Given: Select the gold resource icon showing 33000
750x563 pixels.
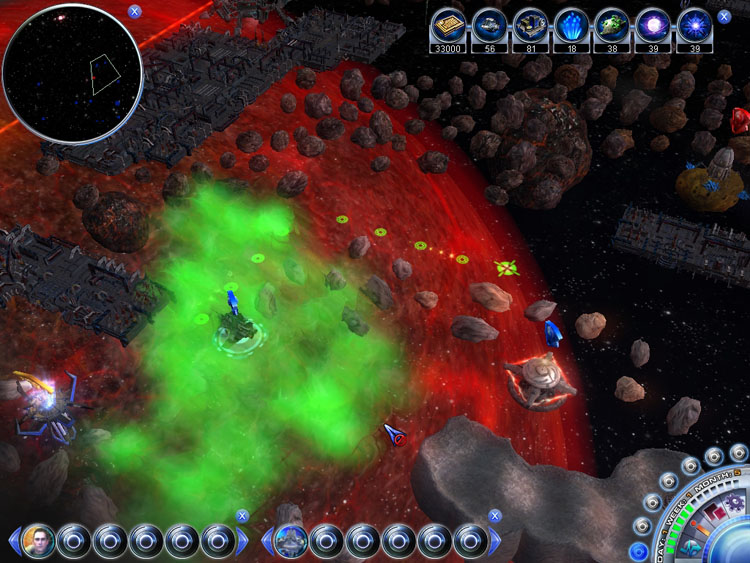Looking at the screenshot, I should (x=448, y=25).
